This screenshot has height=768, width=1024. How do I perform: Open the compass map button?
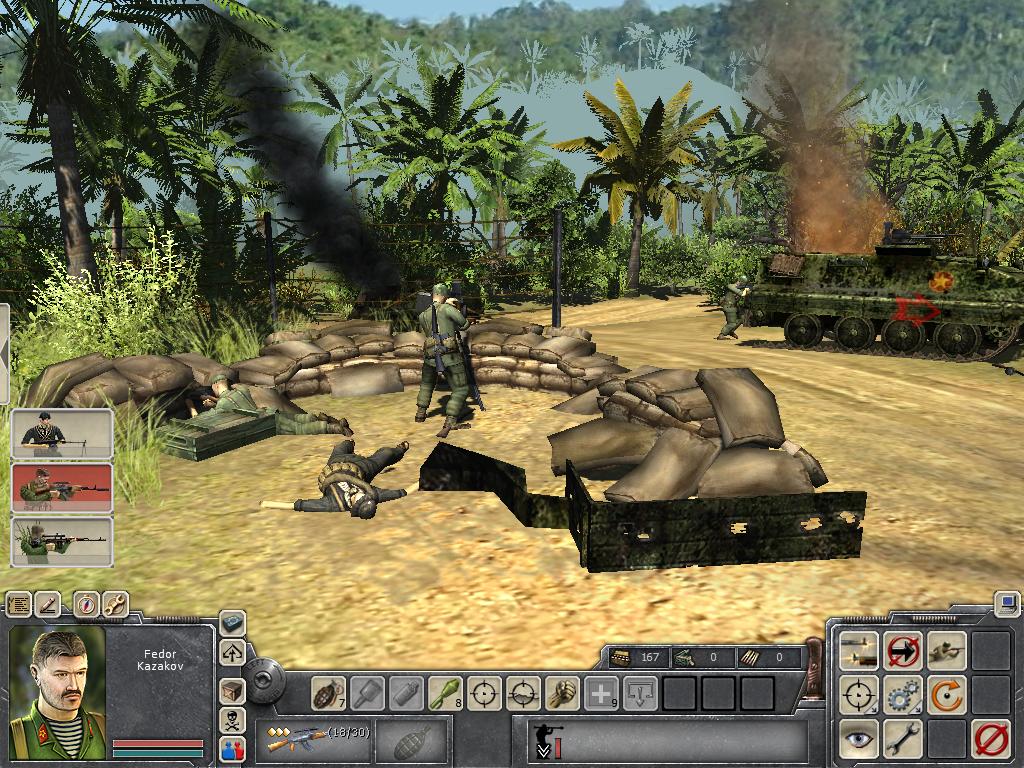86,604
